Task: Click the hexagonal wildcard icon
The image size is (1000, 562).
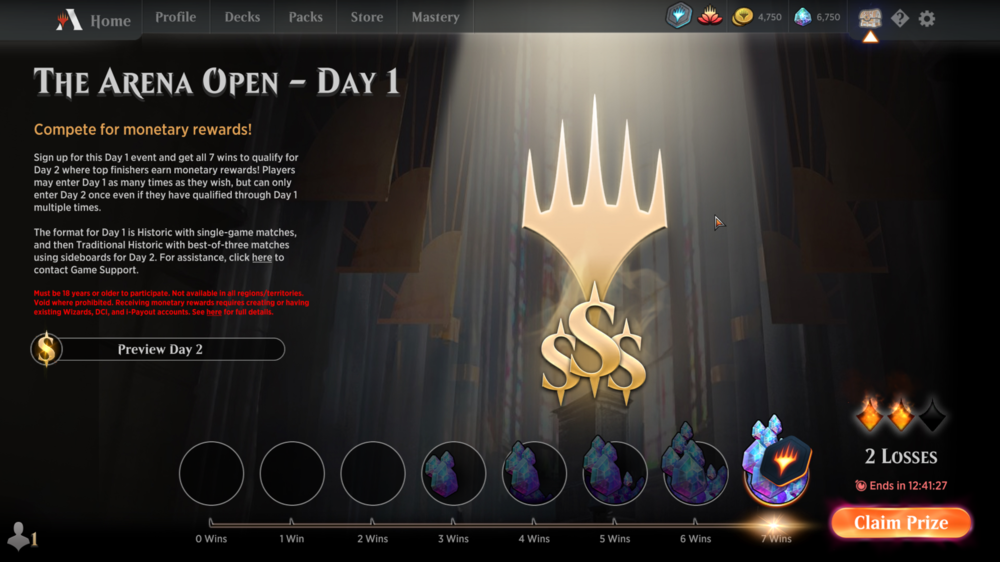Action: coord(679,17)
